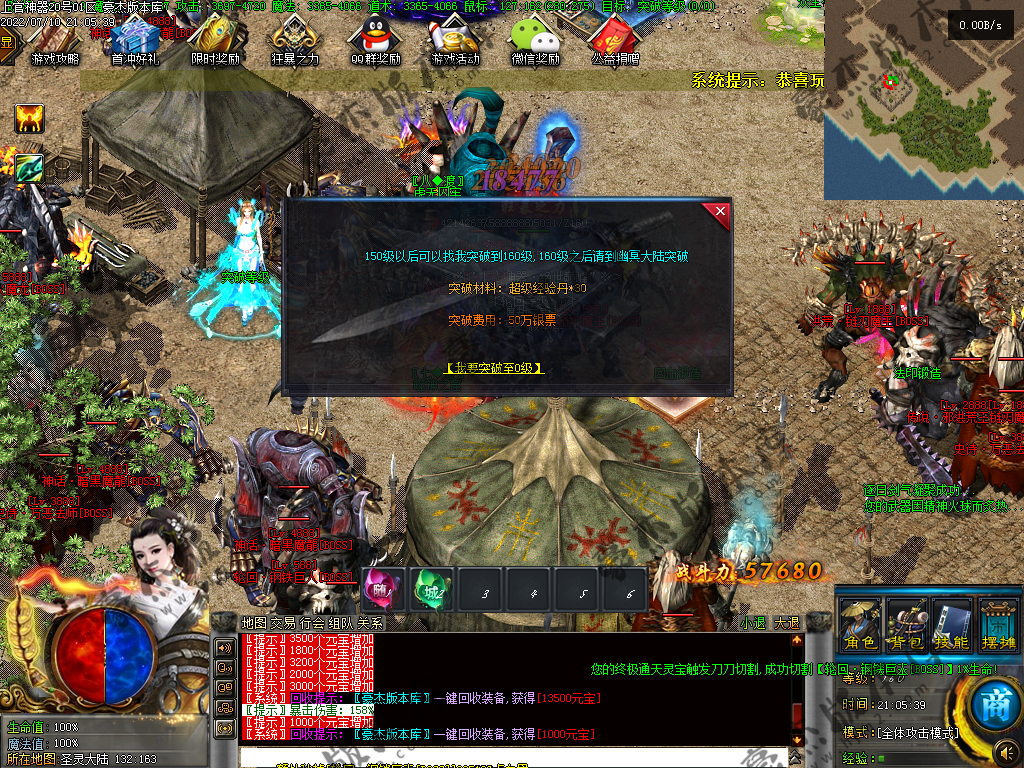Image resolution: width=1024 pixels, height=768 pixels.
Task: Open the 角色 character panel
Action: pos(860,627)
